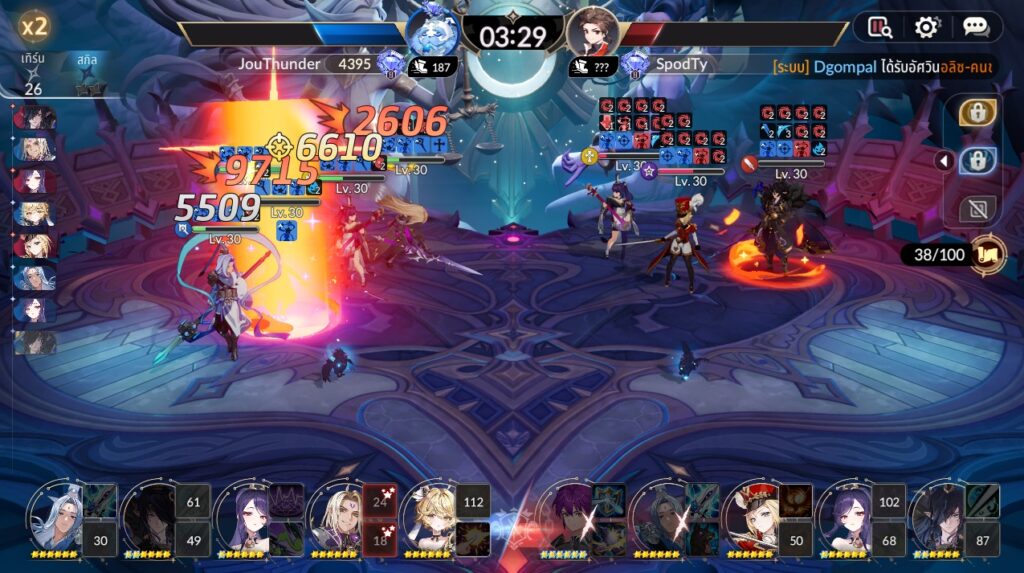Toggle the x2 battle speed button
The image size is (1024, 573).
click(35, 26)
